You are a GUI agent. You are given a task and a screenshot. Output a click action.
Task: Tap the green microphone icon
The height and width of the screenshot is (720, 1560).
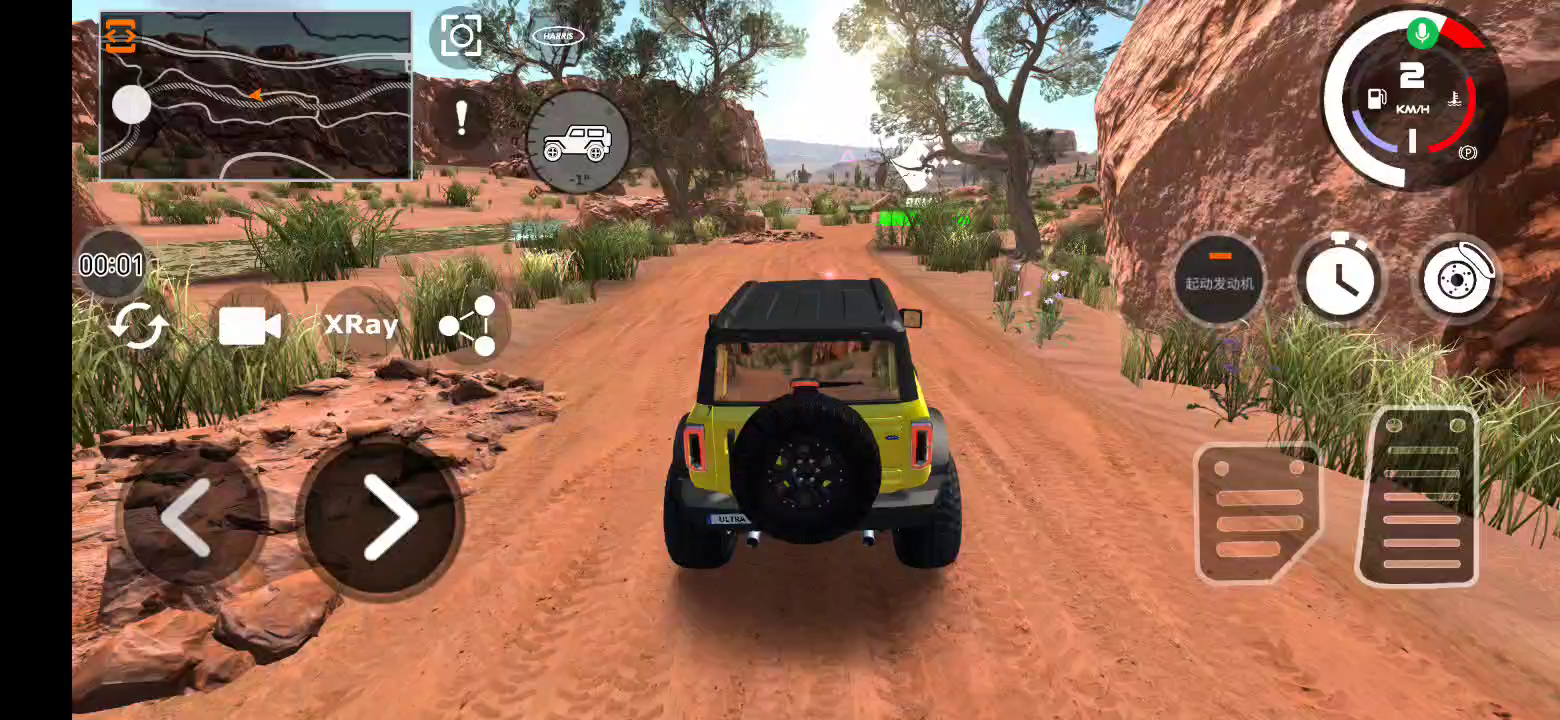(x=1422, y=33)
